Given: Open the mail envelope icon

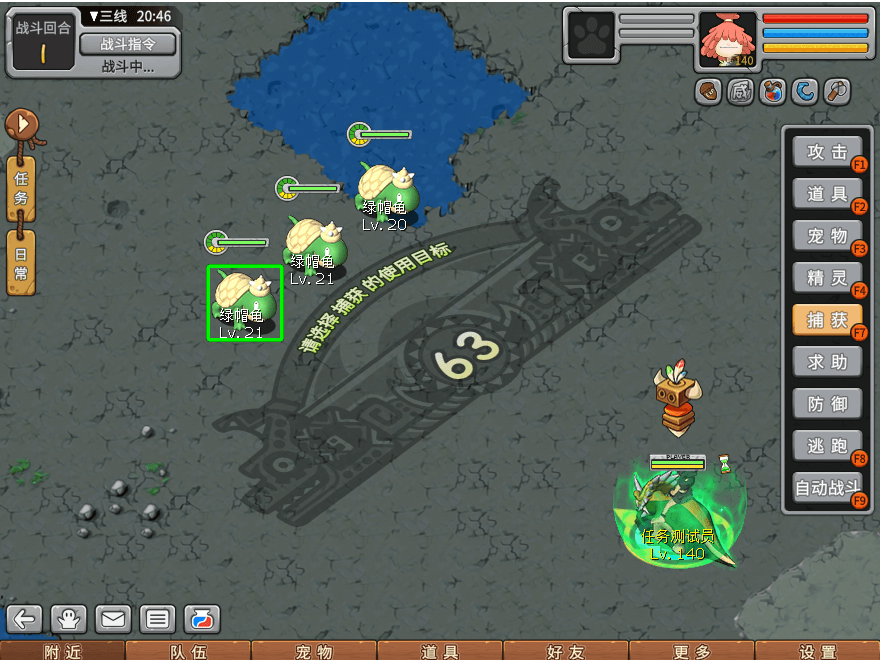Looking at the screenshot, I should (113, 619).
